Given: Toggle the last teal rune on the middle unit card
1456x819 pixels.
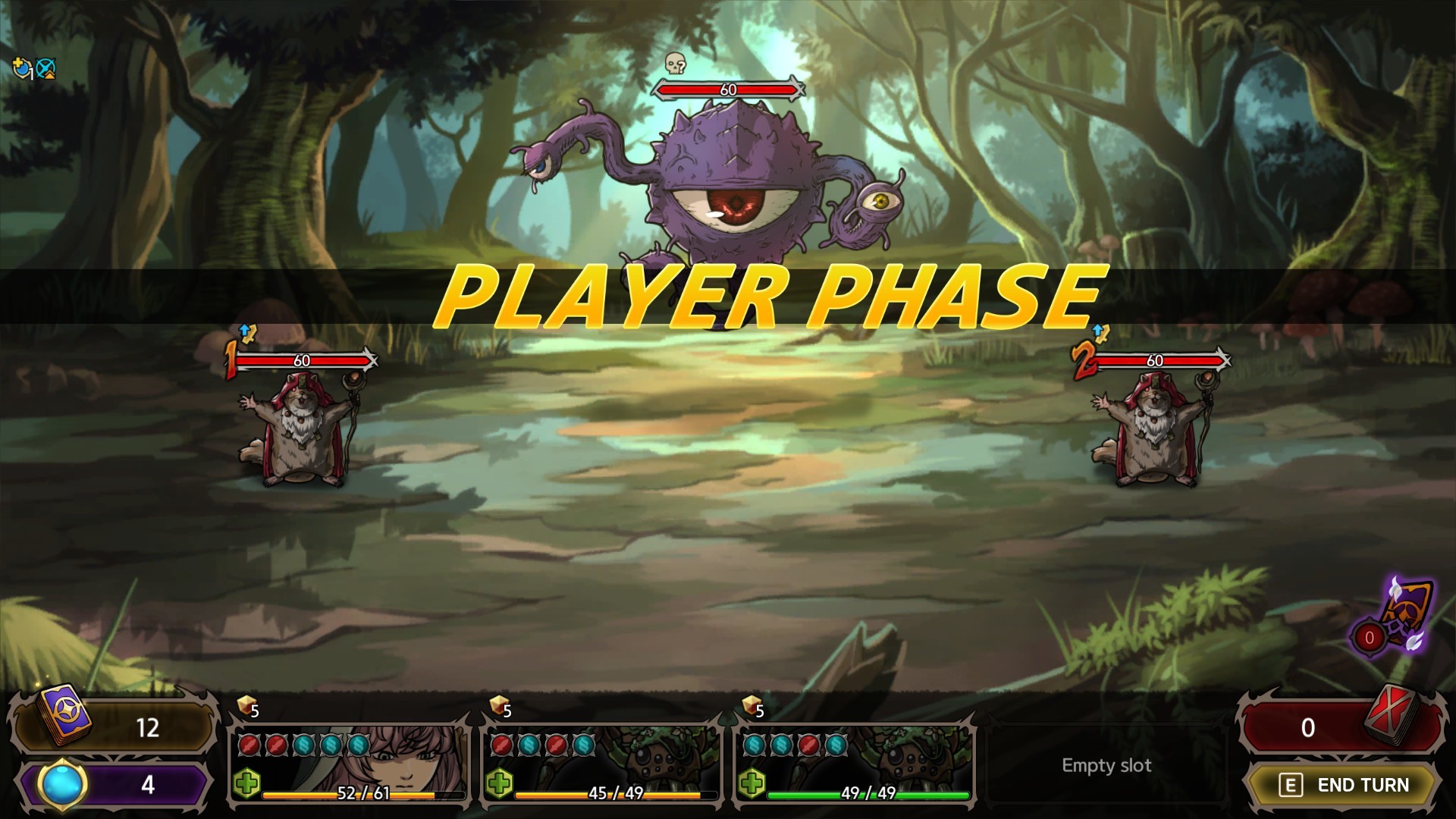Looking at the screenshot, I should tap(583, 746).
